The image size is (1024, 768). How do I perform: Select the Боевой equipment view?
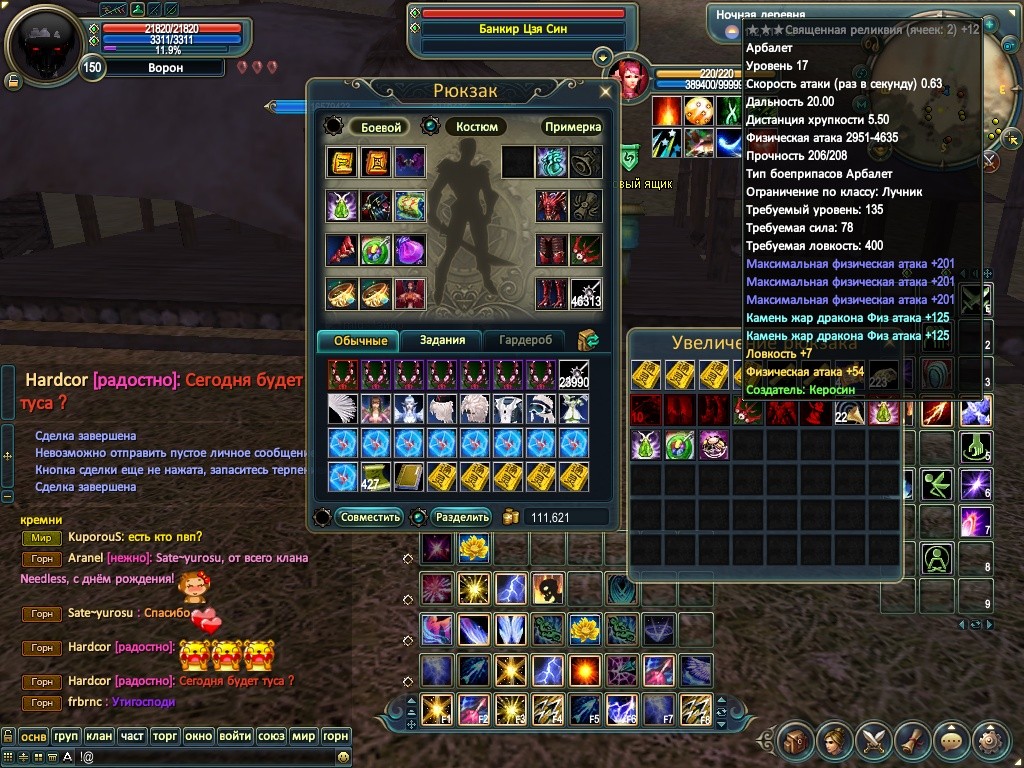381,127
